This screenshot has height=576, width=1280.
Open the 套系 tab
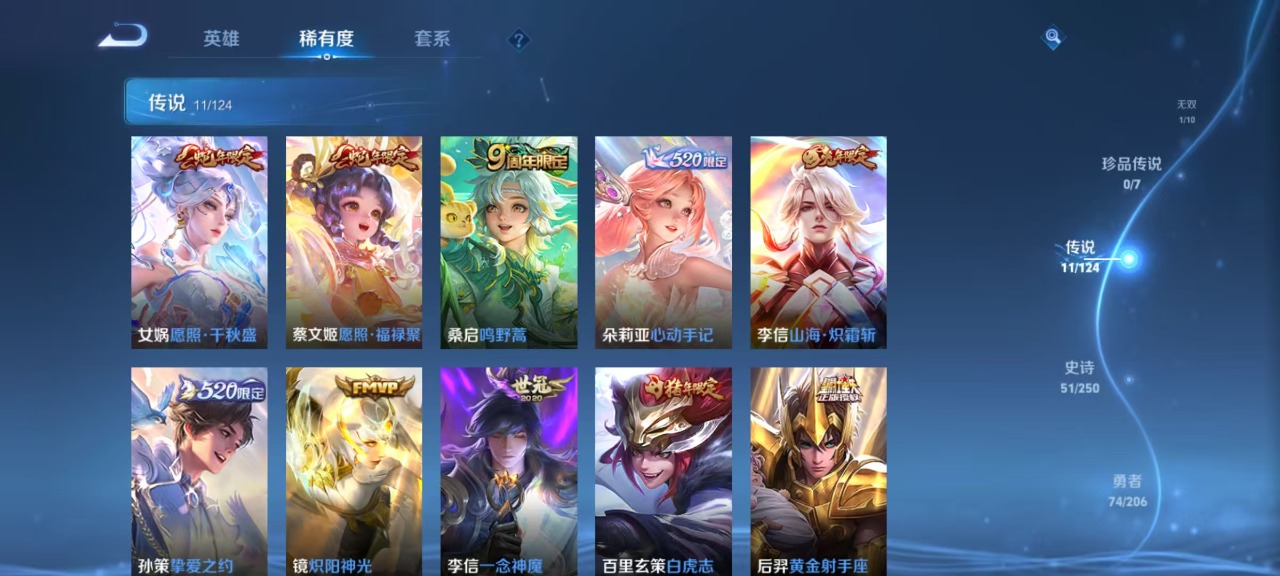point(432,39)
